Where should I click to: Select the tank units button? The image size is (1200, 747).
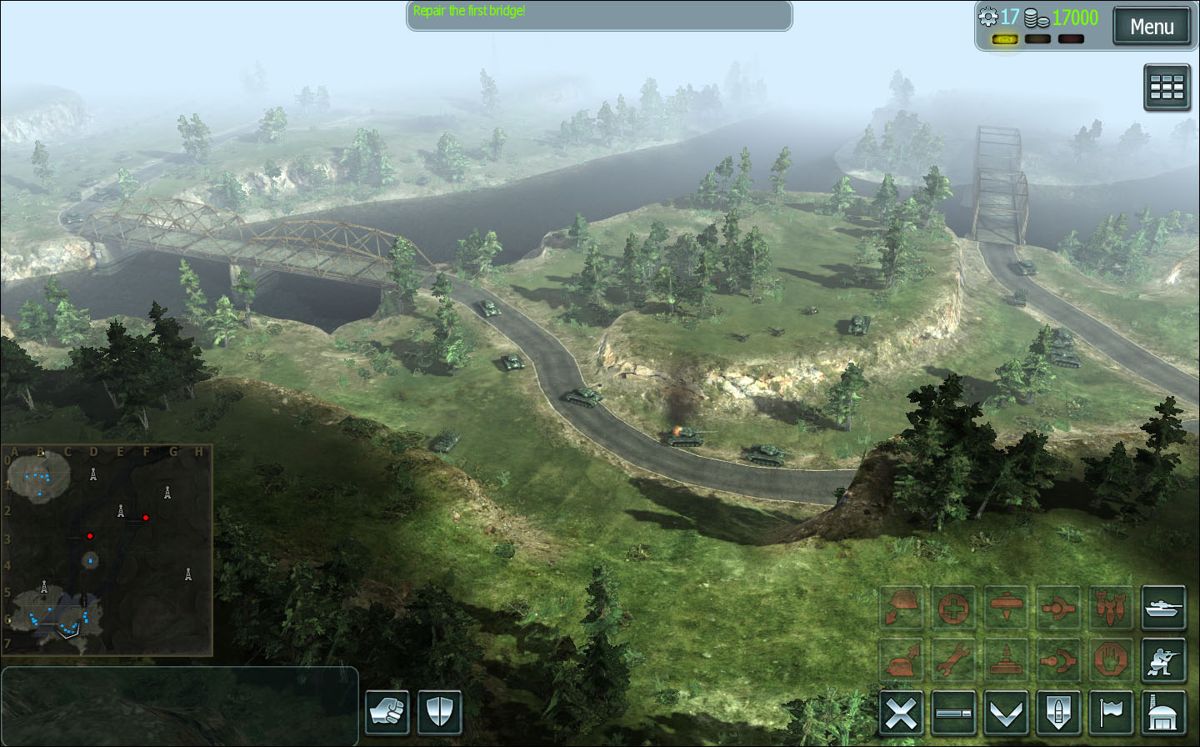click(1163, 608)
